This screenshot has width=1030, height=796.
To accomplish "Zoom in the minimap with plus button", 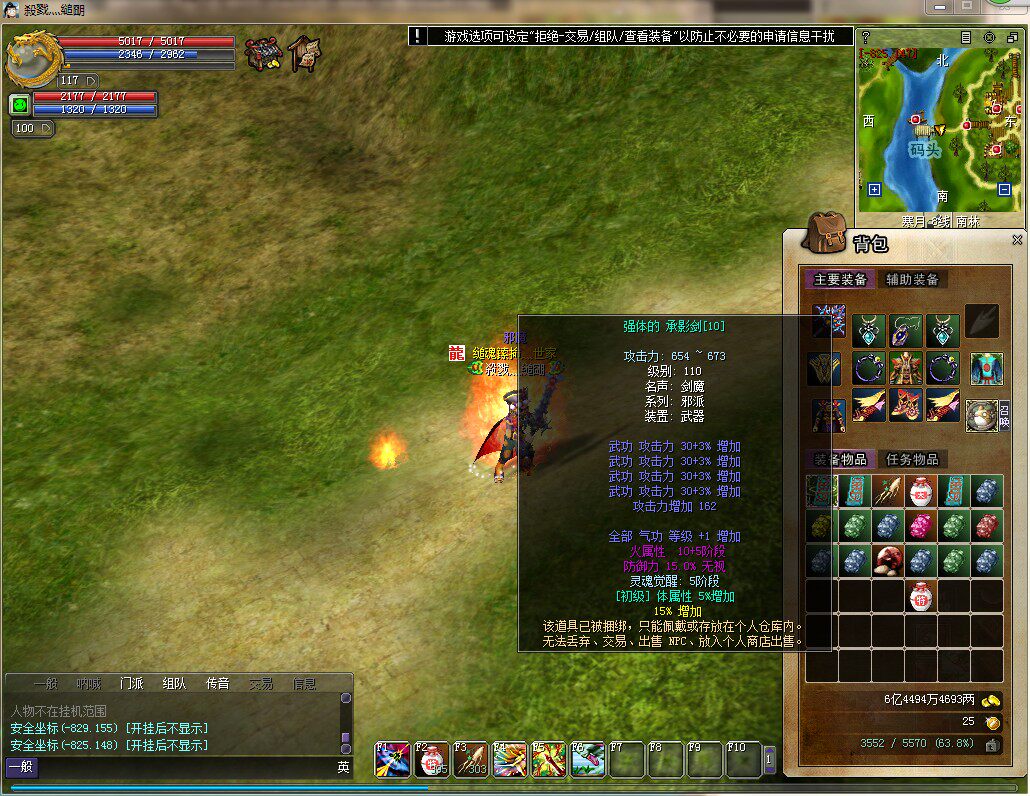I will coord(874,189).
